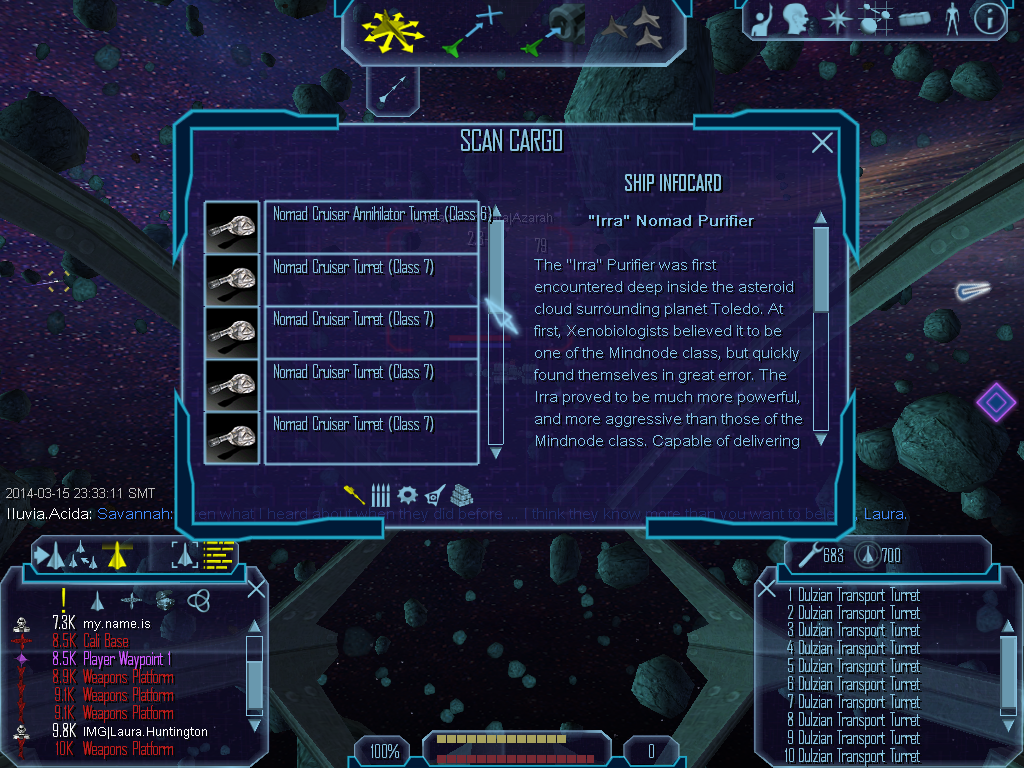Image resolution: width=1024 pixels, height=768 pixels.
Task: Select Player Waypoint 1 contact
Action: [127, 659]
